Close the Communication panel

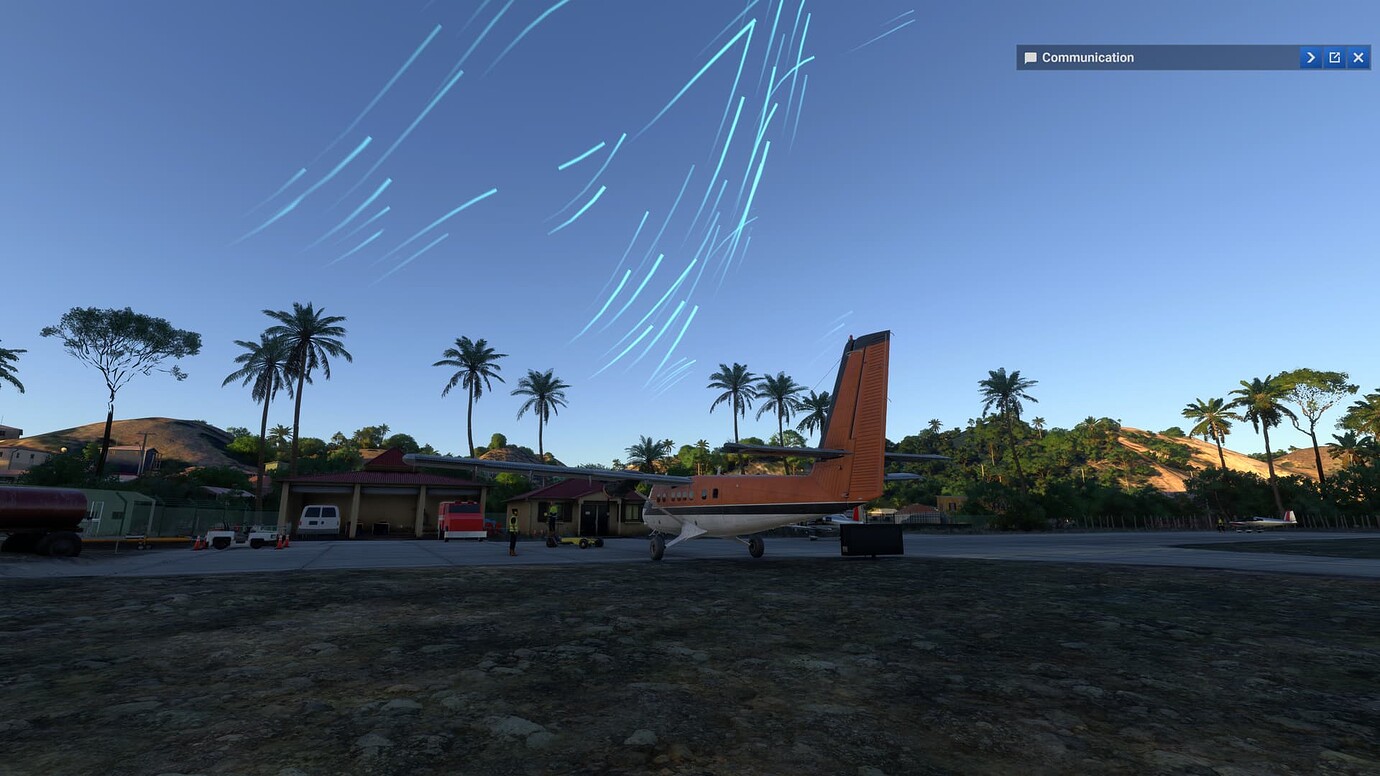pos(1358,57)
